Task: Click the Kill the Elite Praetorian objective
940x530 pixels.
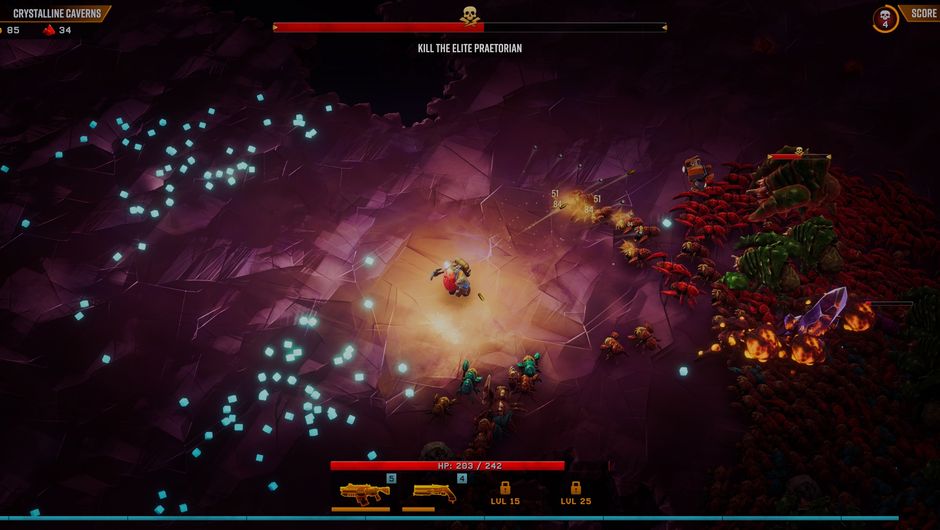Action: 470,48
